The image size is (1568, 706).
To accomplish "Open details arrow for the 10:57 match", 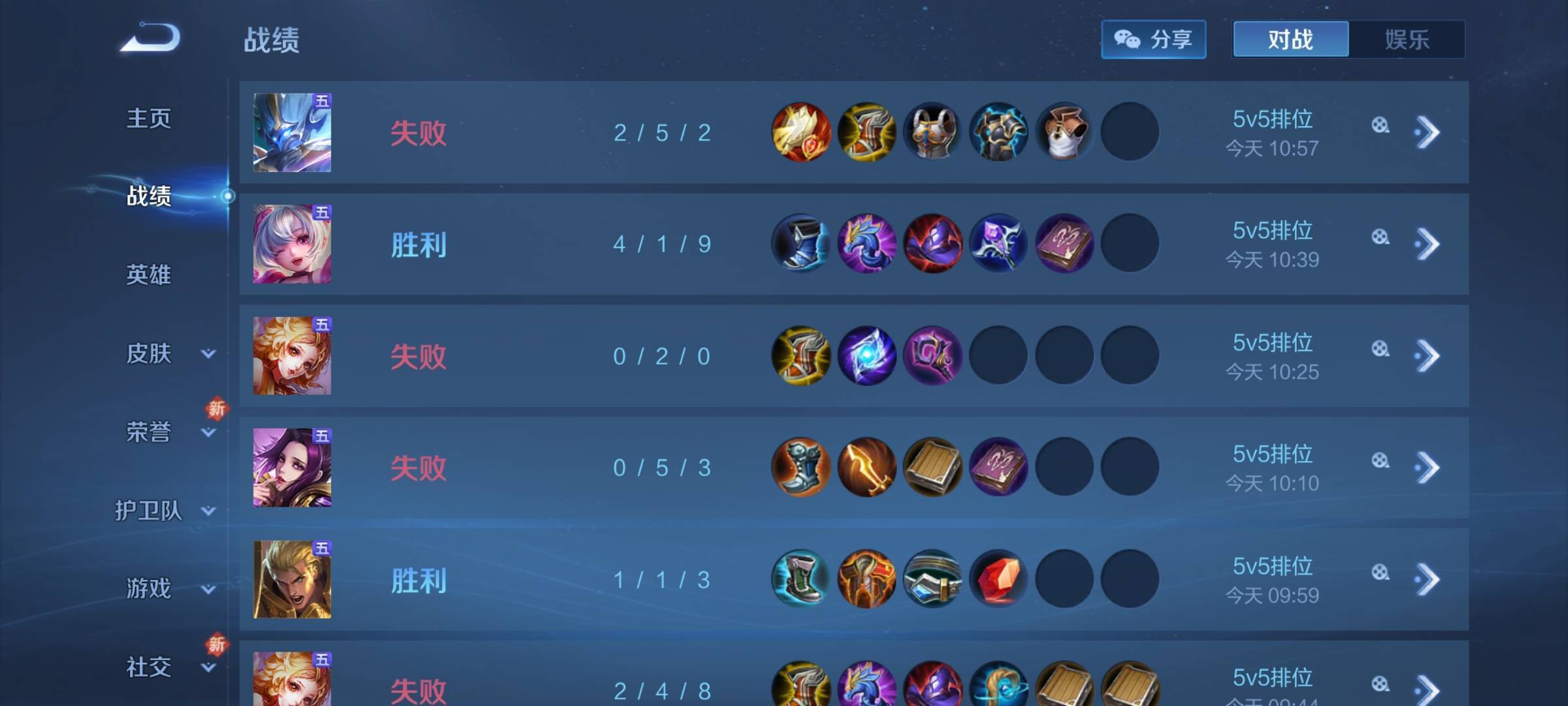I will tap(1428, 133).
